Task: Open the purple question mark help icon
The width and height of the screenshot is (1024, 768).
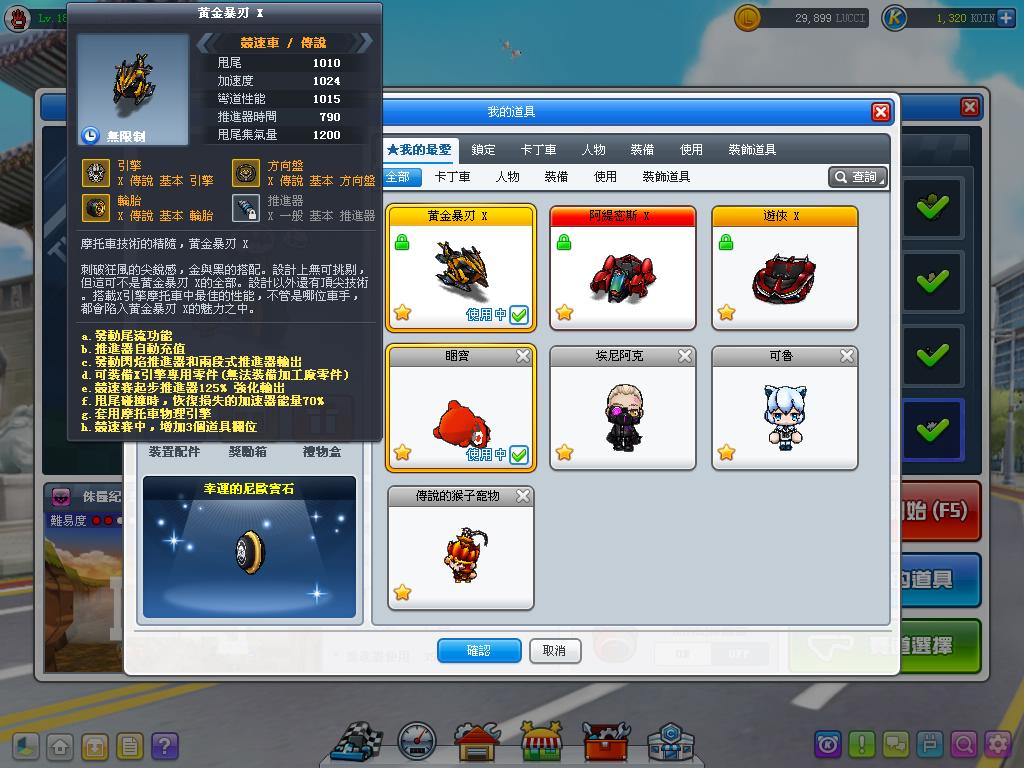Action: click(164, 745)
